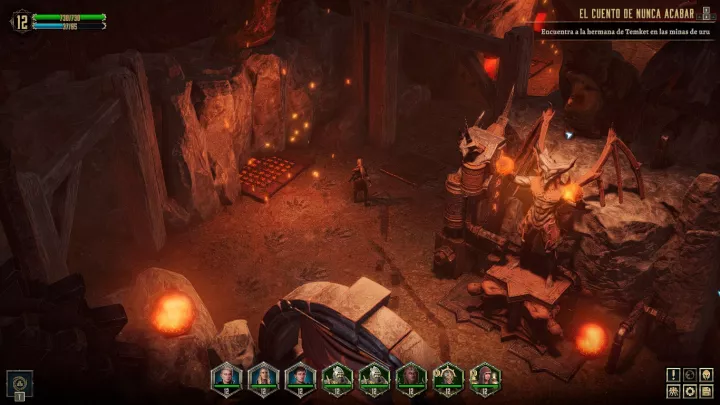Screen dimensions: 720x405
Task: Choose the dark-haired man's blue portrait
Action: click(301, 375)
